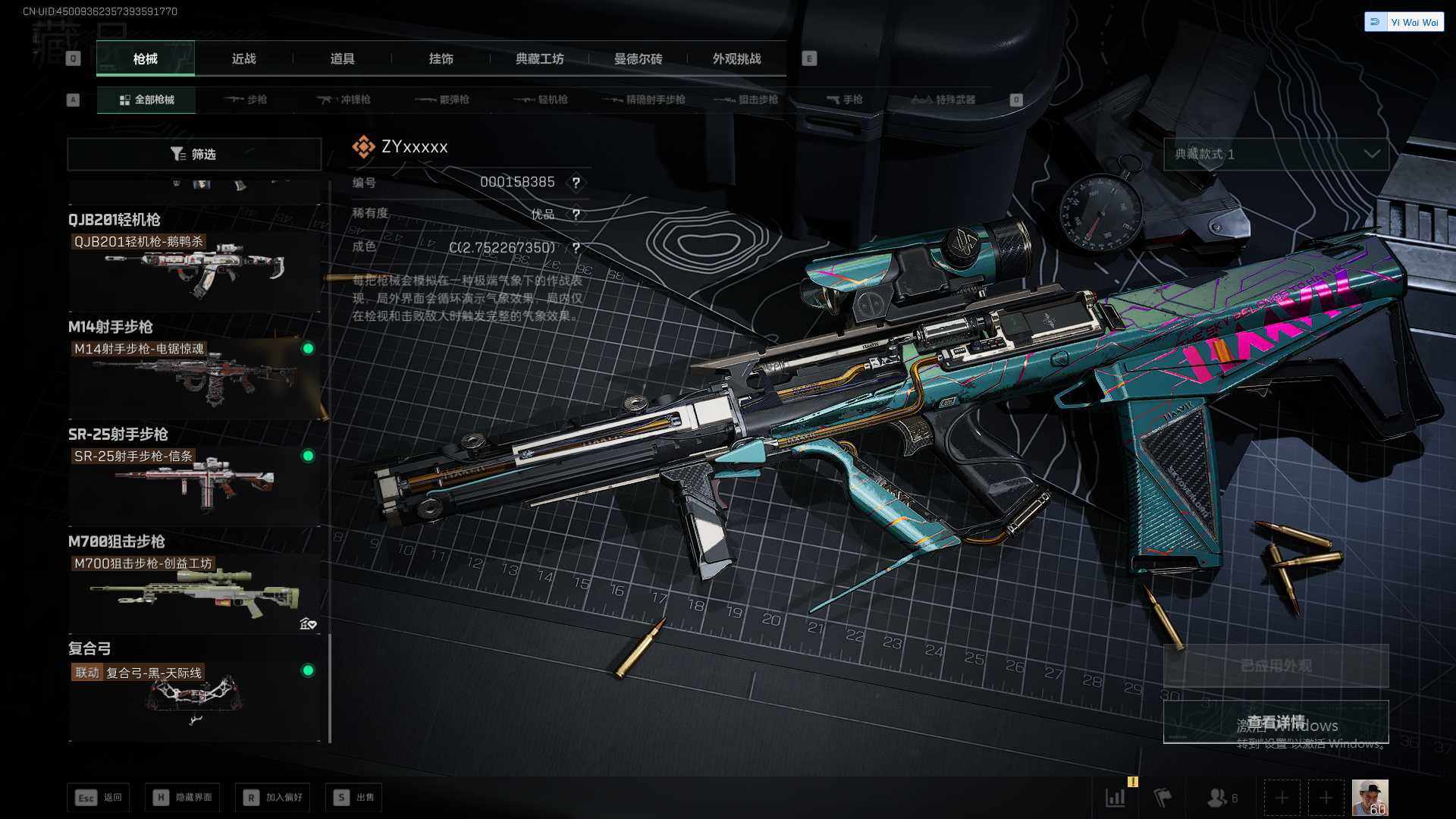The height and width of the screenshot is (819, 1456).
Task: Show only 手枪 weapons
Action: 845,100
